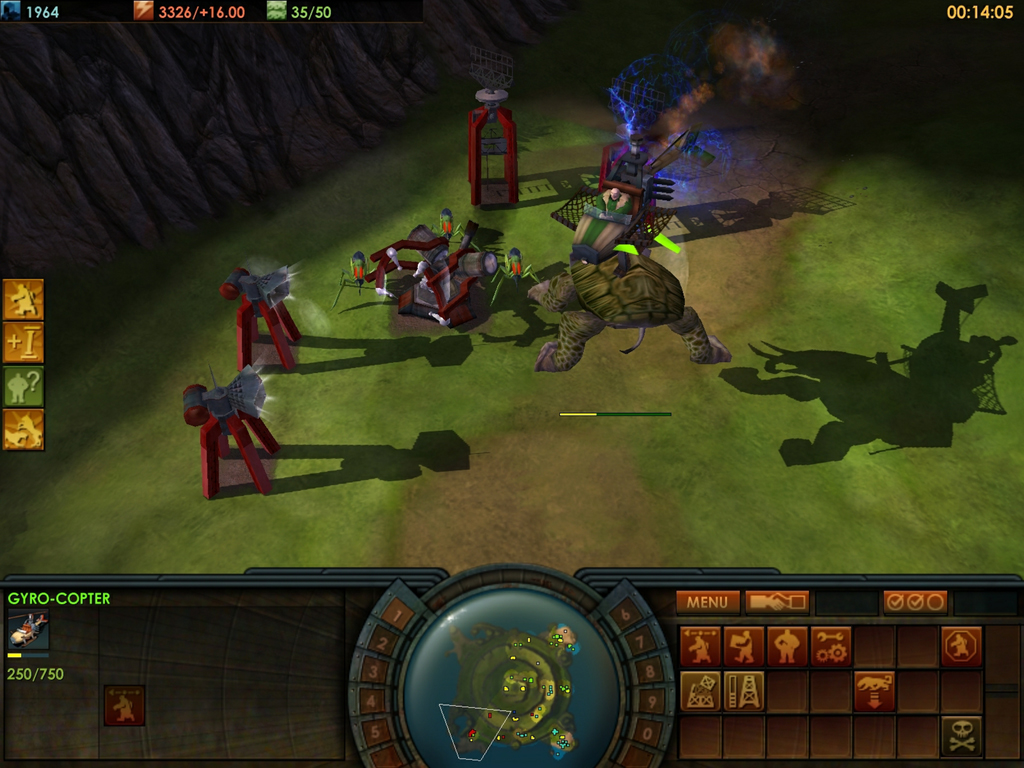The width and height of the screenshot is (1024, 768).
Task: Select the Gyro-Copter unit portrait
Action: (27, 629)
